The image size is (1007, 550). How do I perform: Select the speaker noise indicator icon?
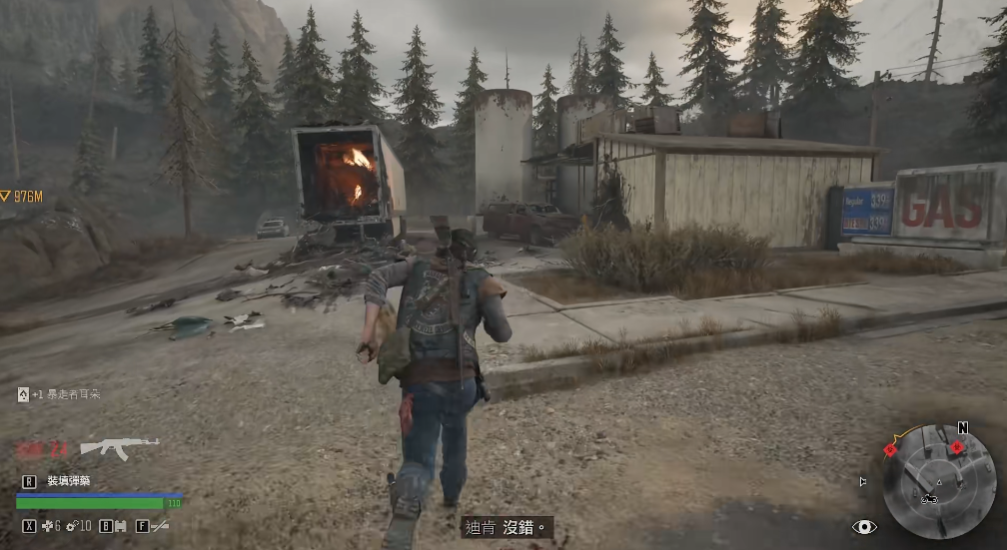(863, 481)
